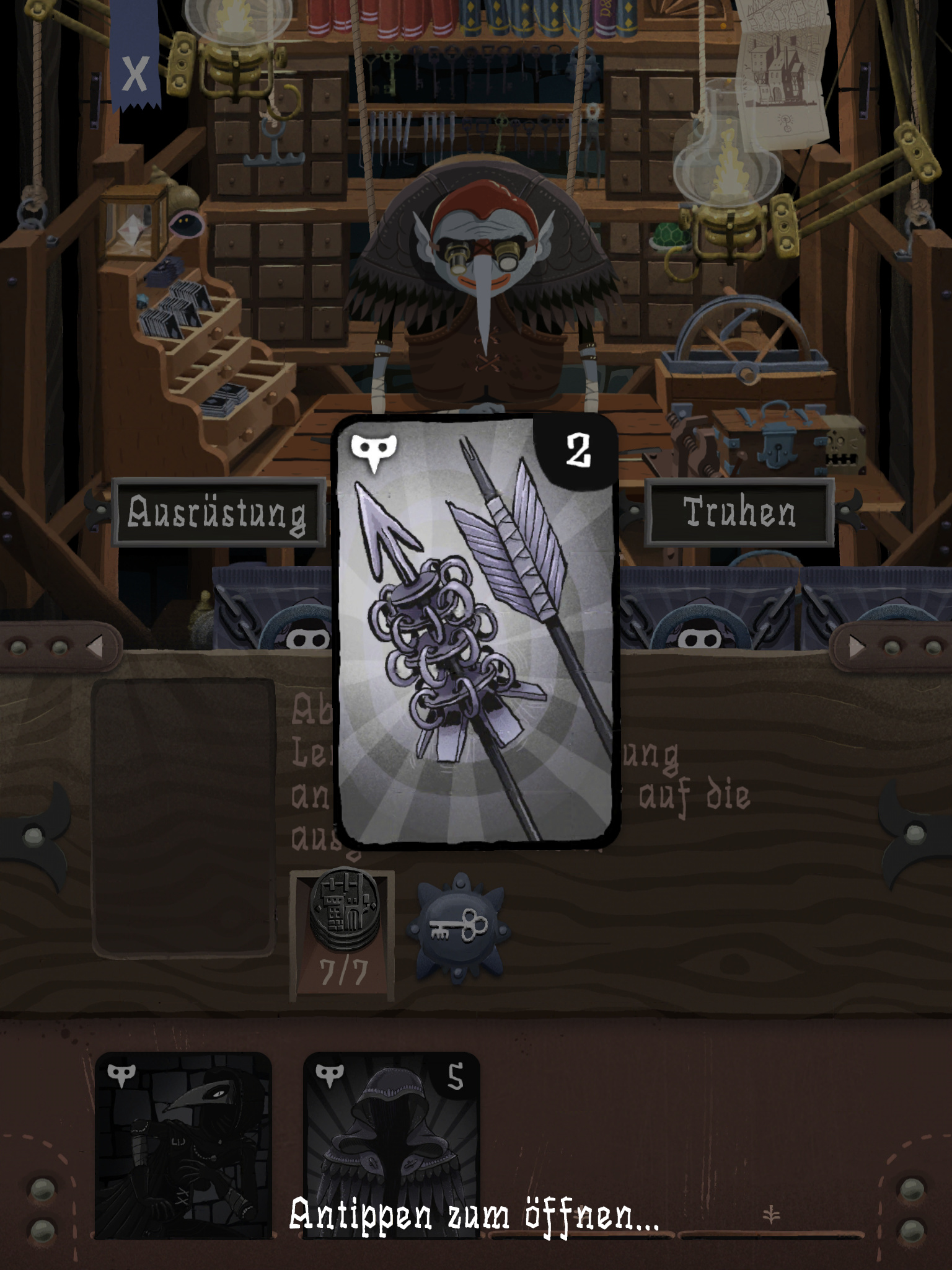Close the shop with the X banner
This screenshot has width=952, height=1270.
134,74
